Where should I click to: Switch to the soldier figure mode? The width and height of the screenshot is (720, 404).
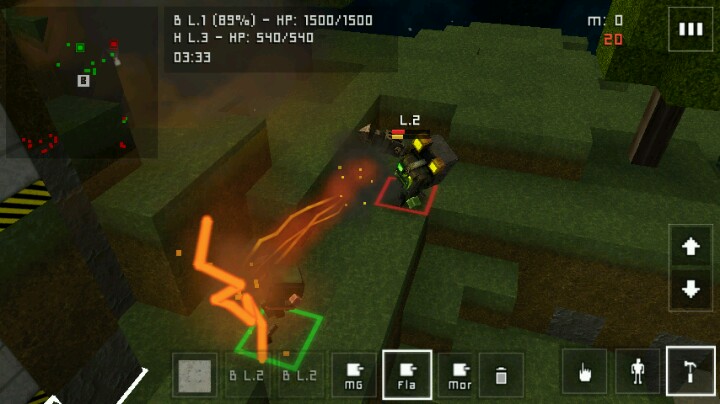coord(638,373)
